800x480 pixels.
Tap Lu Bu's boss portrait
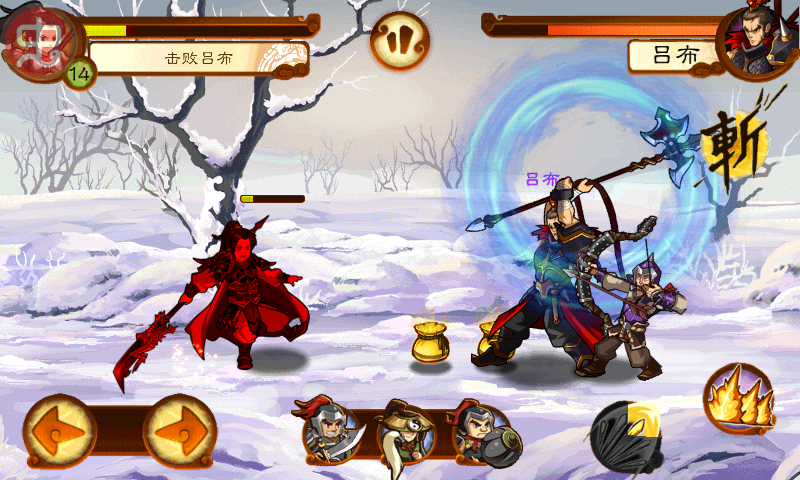click(x=758, y=42)
